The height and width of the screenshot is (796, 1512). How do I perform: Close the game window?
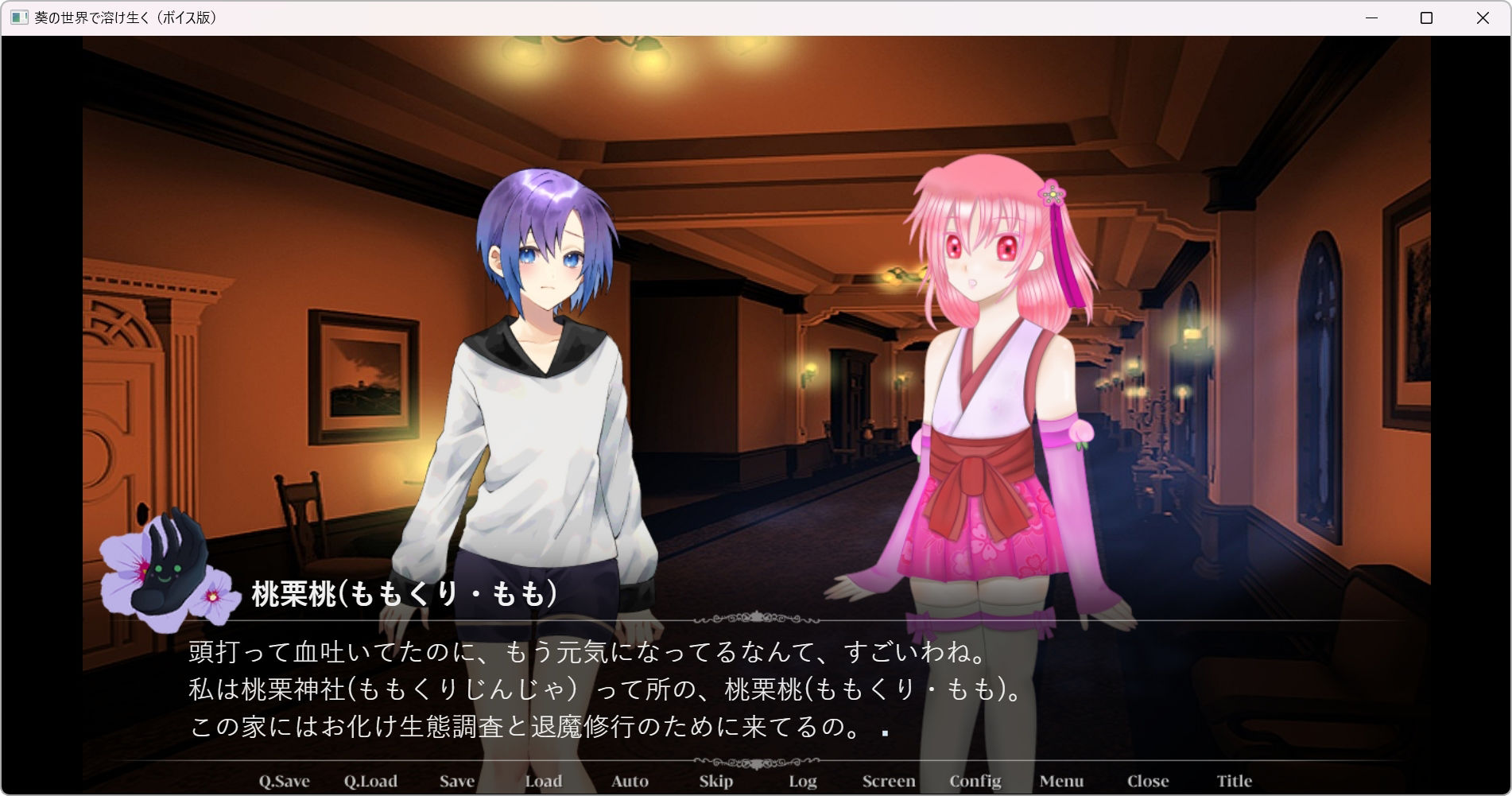tap(1483, 17)
